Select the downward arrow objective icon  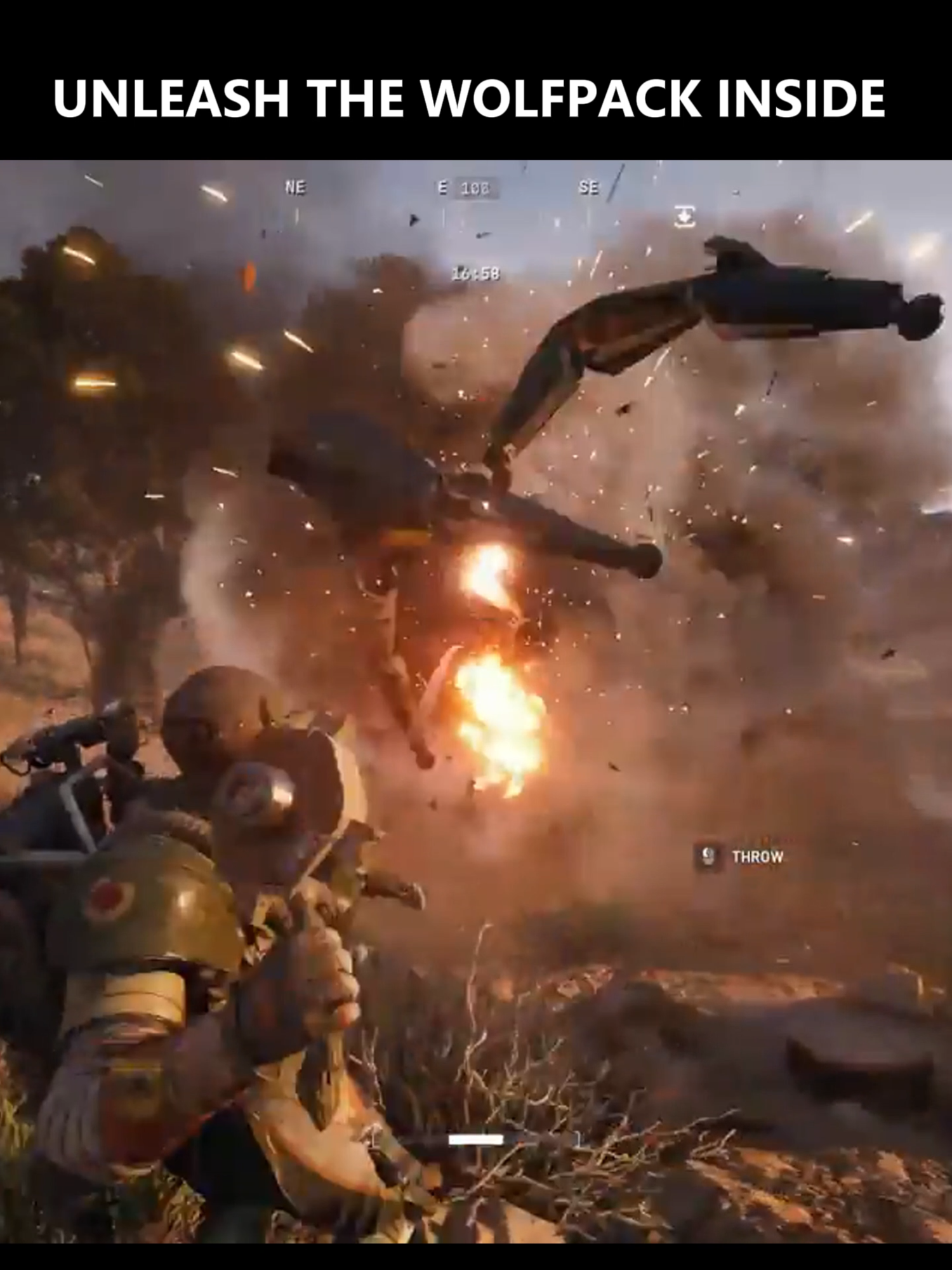tap(685, 216)
